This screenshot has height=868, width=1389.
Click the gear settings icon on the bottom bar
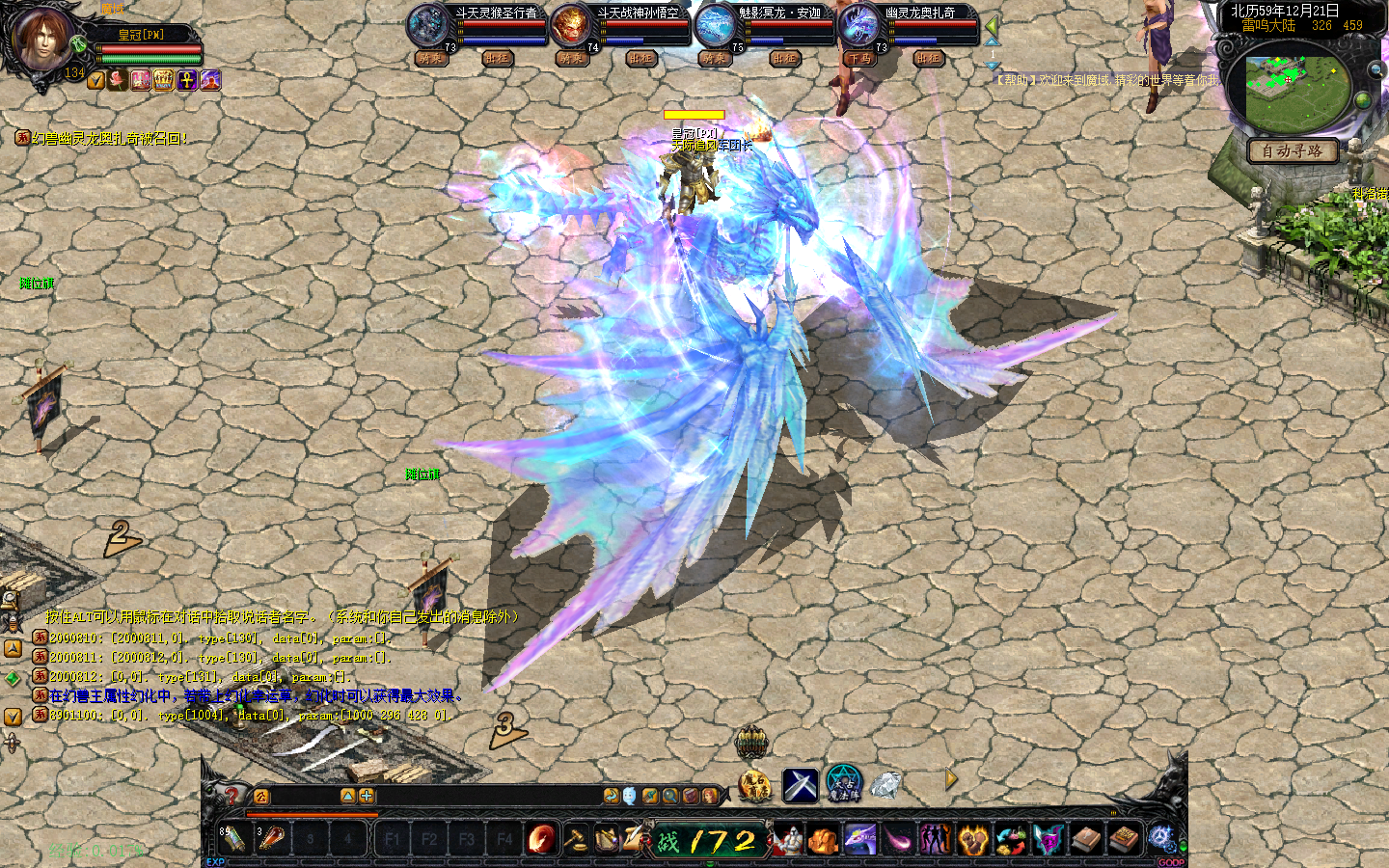(1160, 838)
